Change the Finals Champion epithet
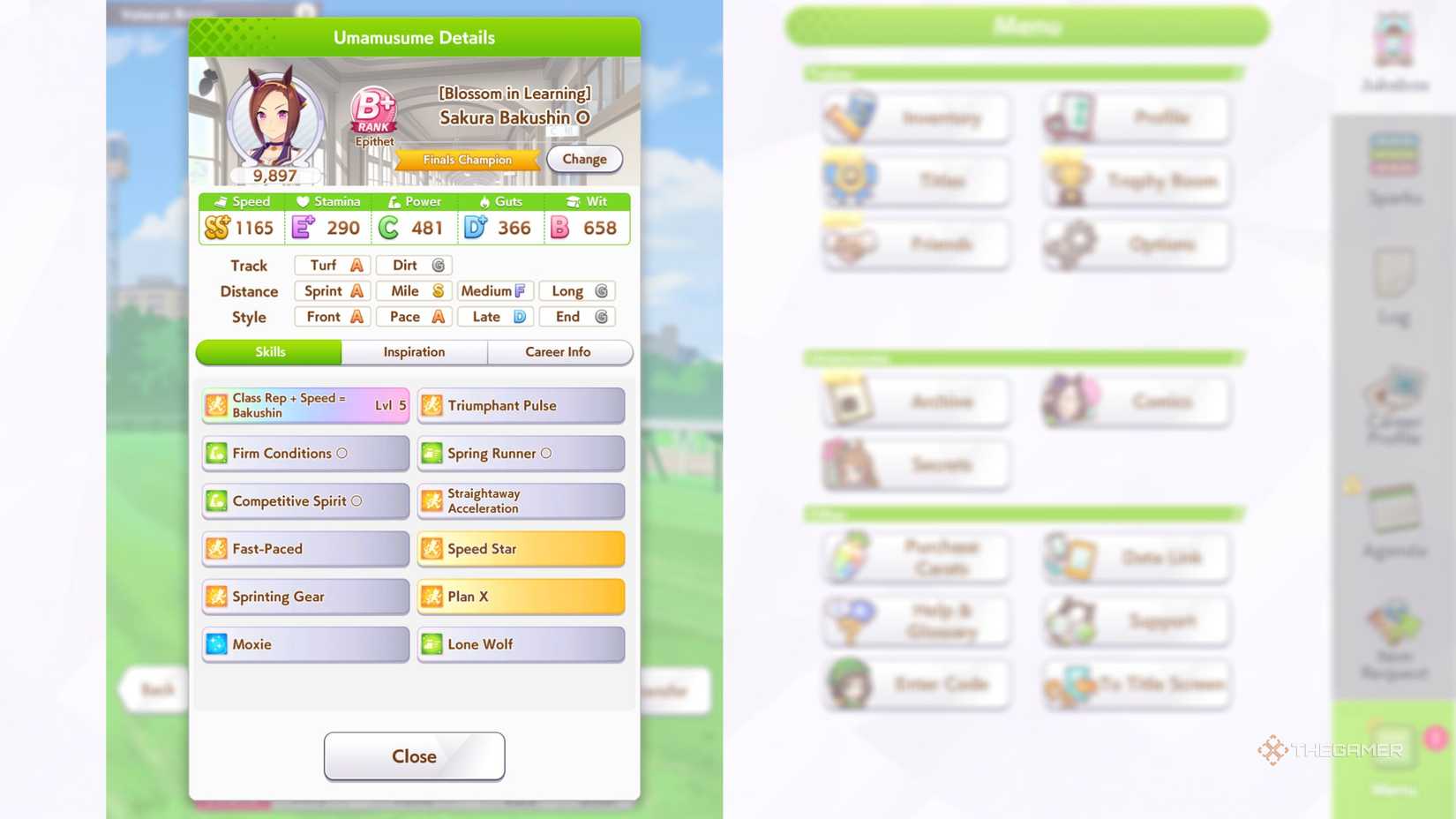This screenshot has height=819, width=1456. click(x=583, y=159)
